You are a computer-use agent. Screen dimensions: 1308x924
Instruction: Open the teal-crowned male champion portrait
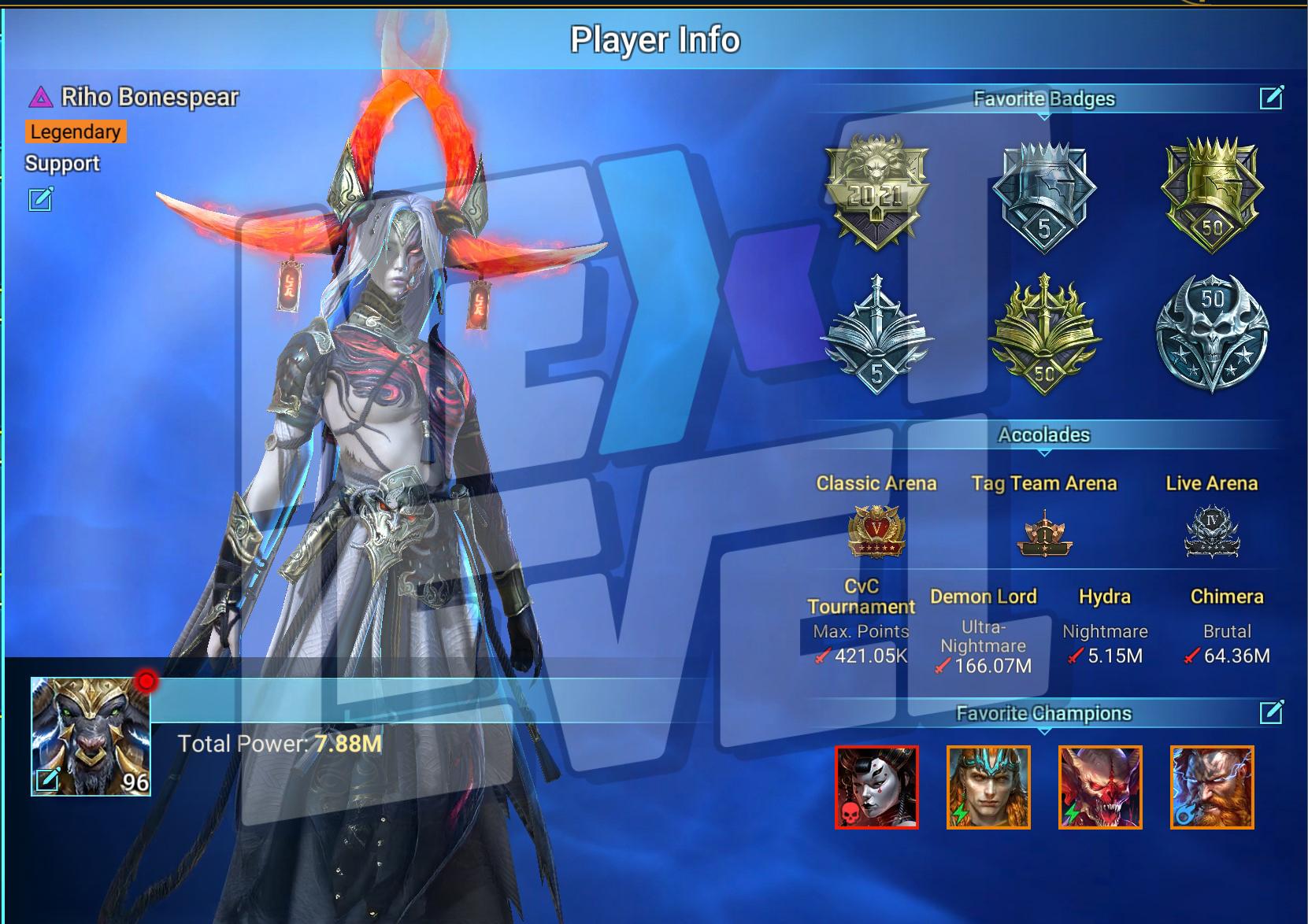pyautogui.click(x=988, y=787)
